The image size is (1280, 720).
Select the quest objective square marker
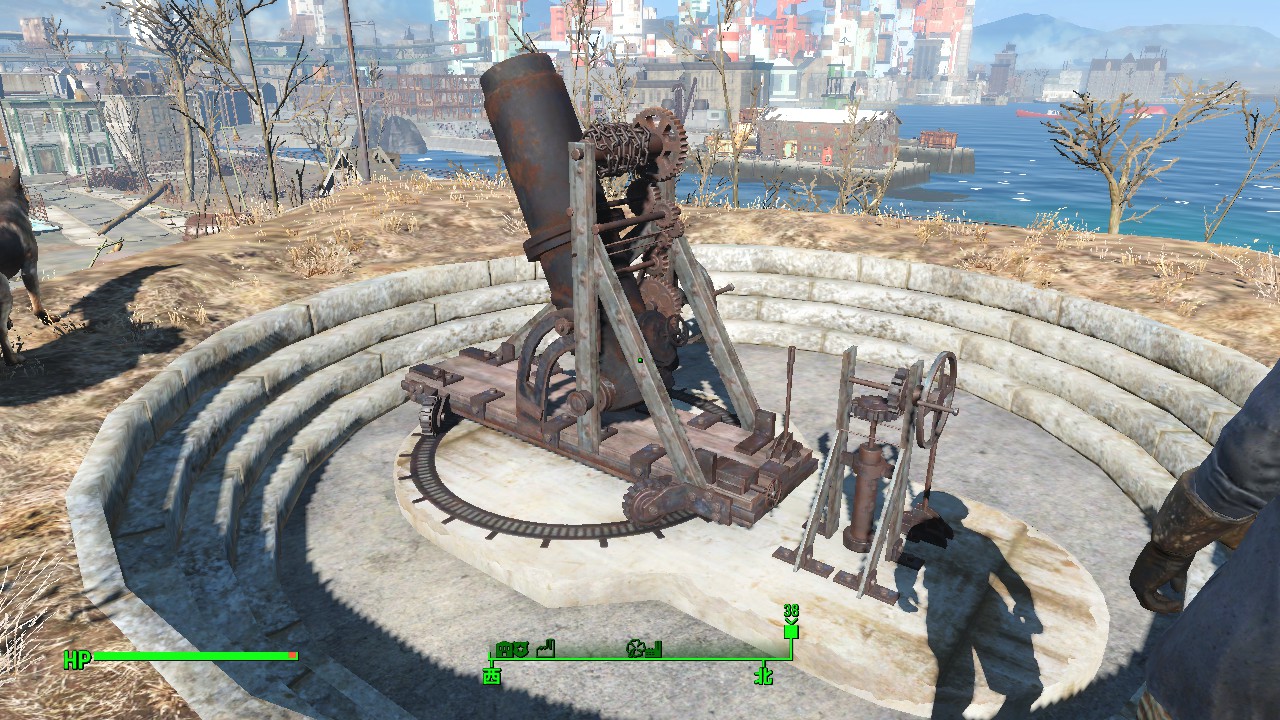tap(791, 631)
